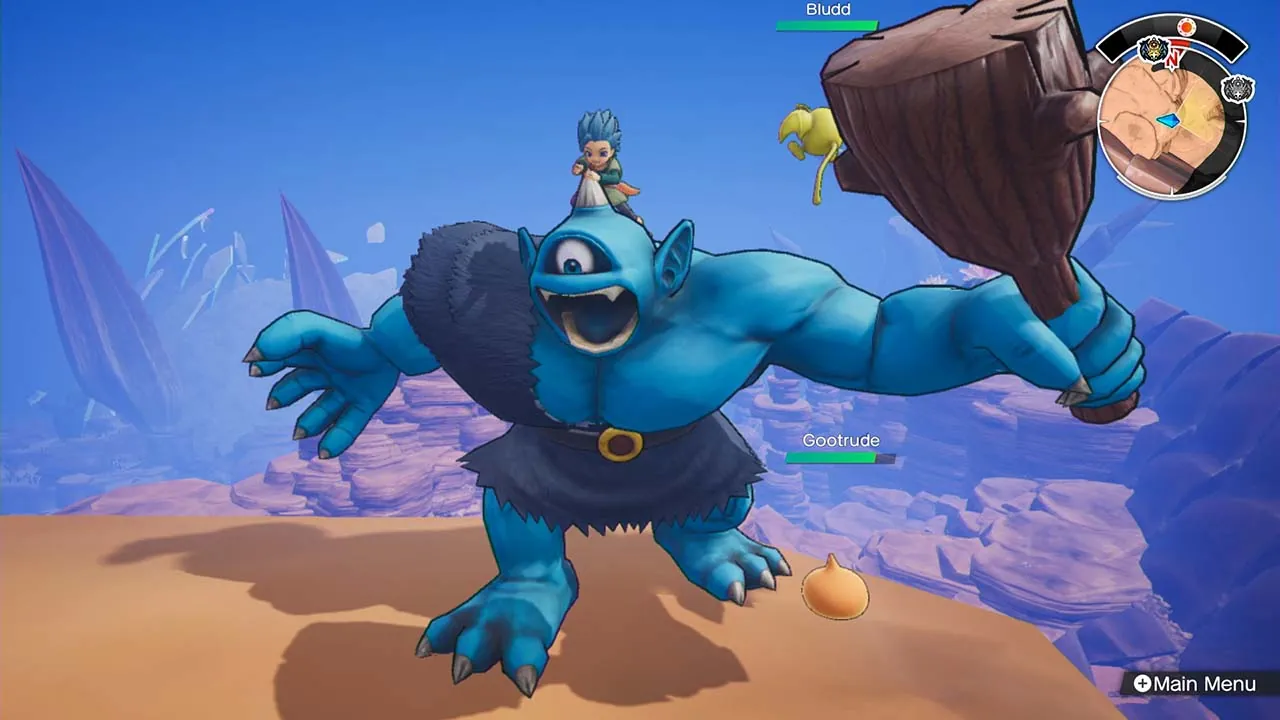Screen dimensions: 1280x720
Task: Click Bludd's green health bar
Action: pyautogui.click(x=826, y=27)
